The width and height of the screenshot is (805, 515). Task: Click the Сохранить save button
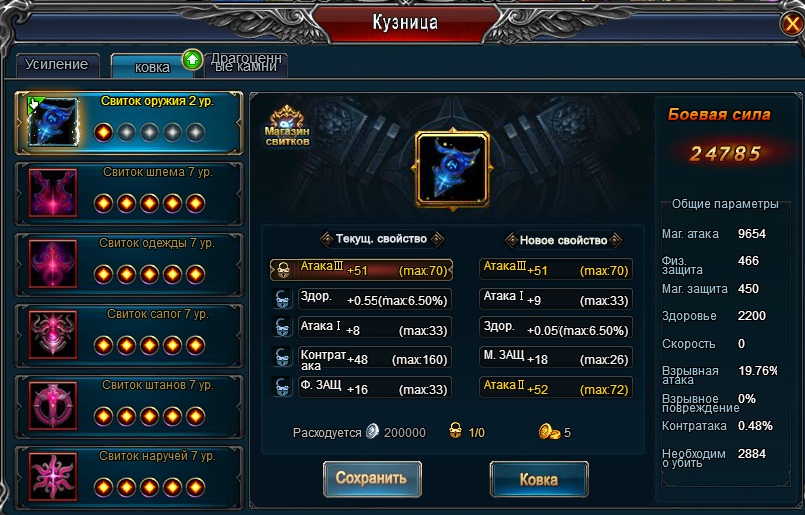click(x=372, y=479)
